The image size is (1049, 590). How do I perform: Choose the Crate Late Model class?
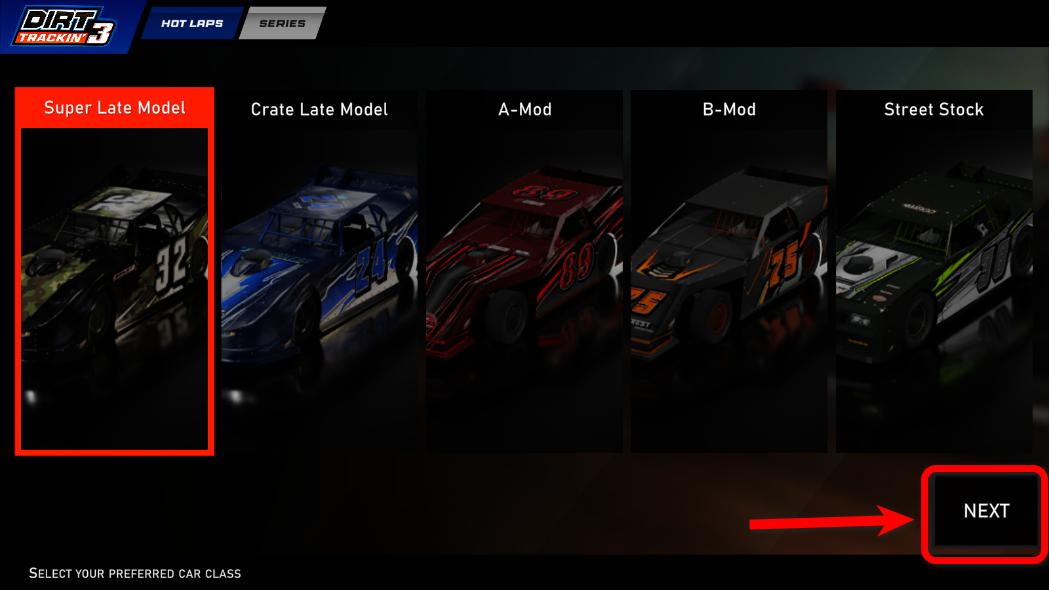tap(319, 270)
